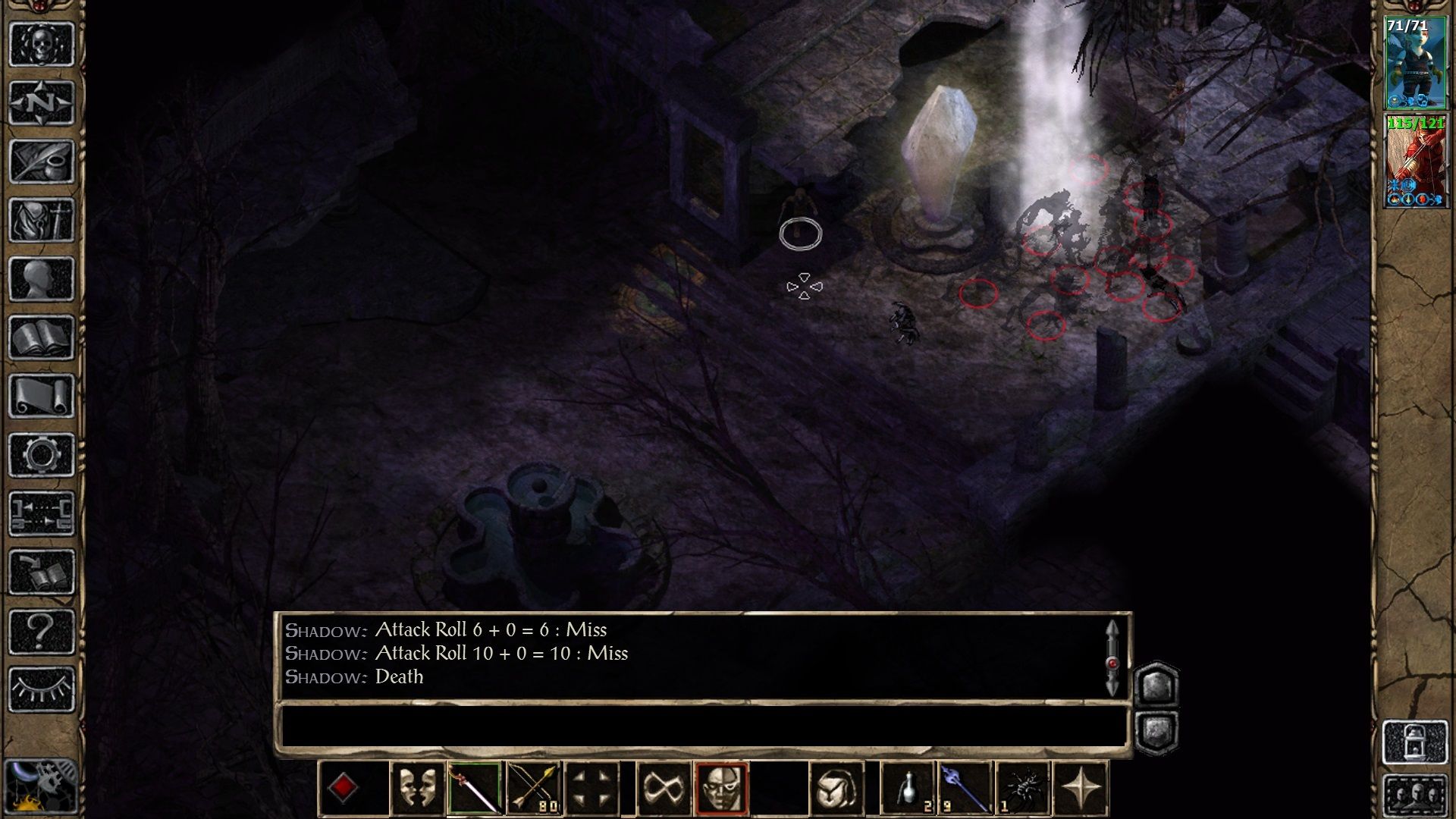Select the top character portrait

pos(1415,63)
